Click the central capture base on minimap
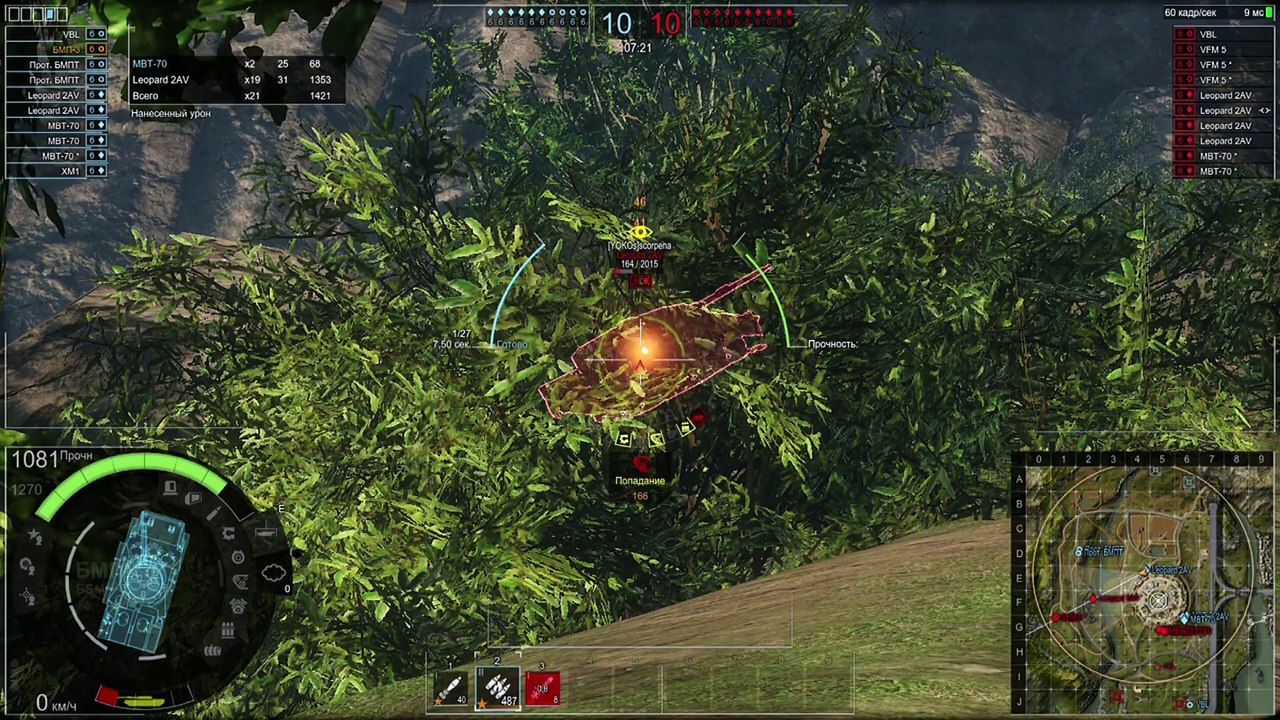The image size is (1280, 720). pos(1158,601)
